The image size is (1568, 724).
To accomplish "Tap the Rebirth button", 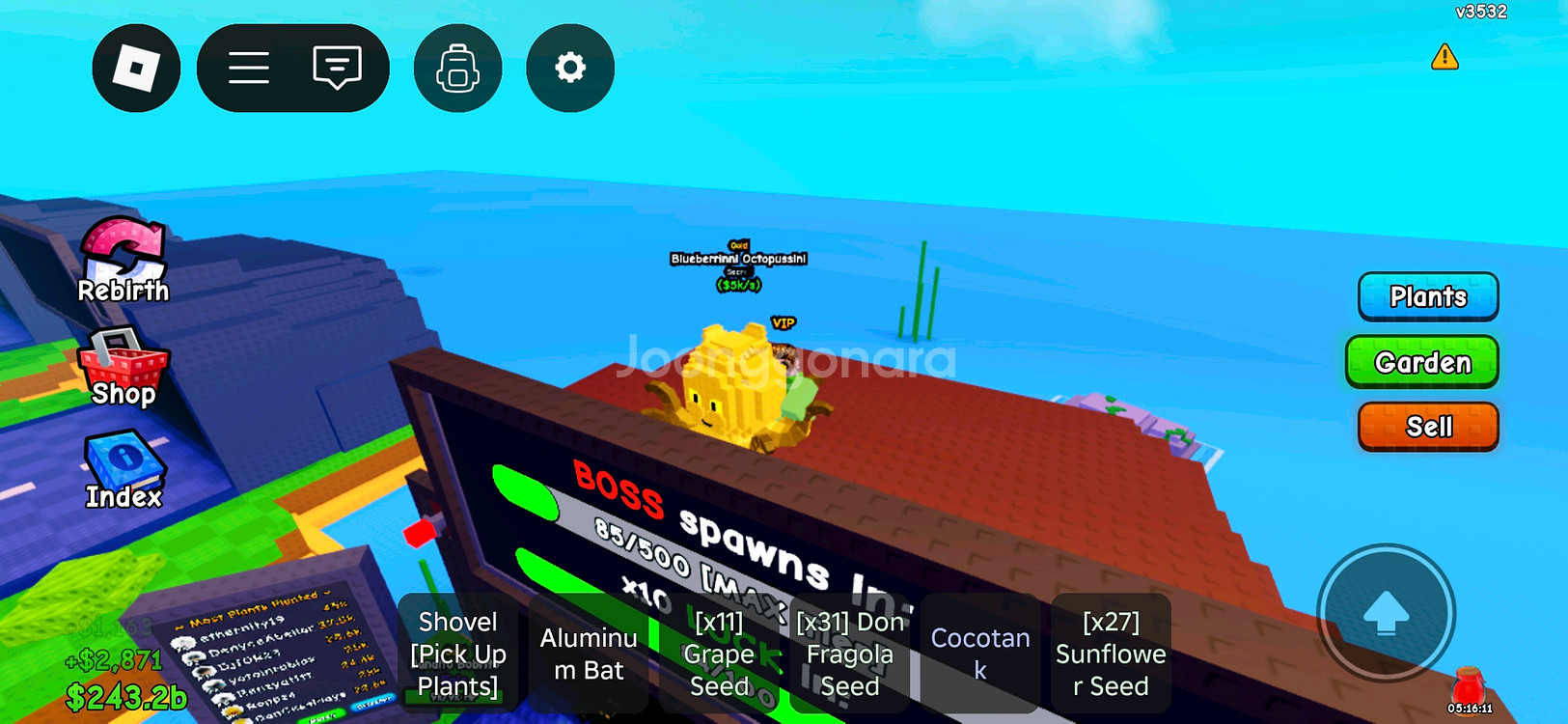I will [124, 261].
